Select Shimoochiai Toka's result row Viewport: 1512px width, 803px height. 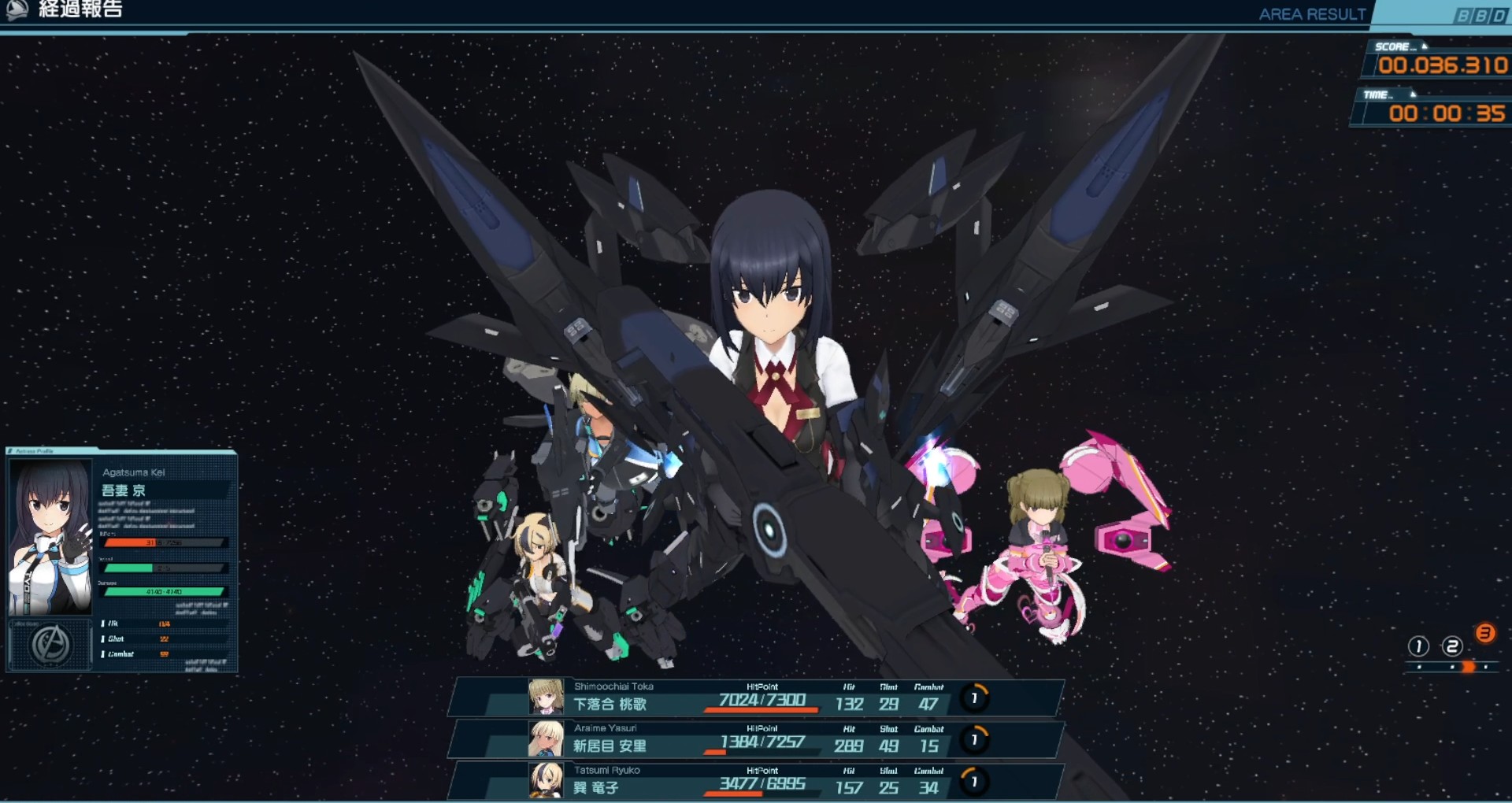756,698
